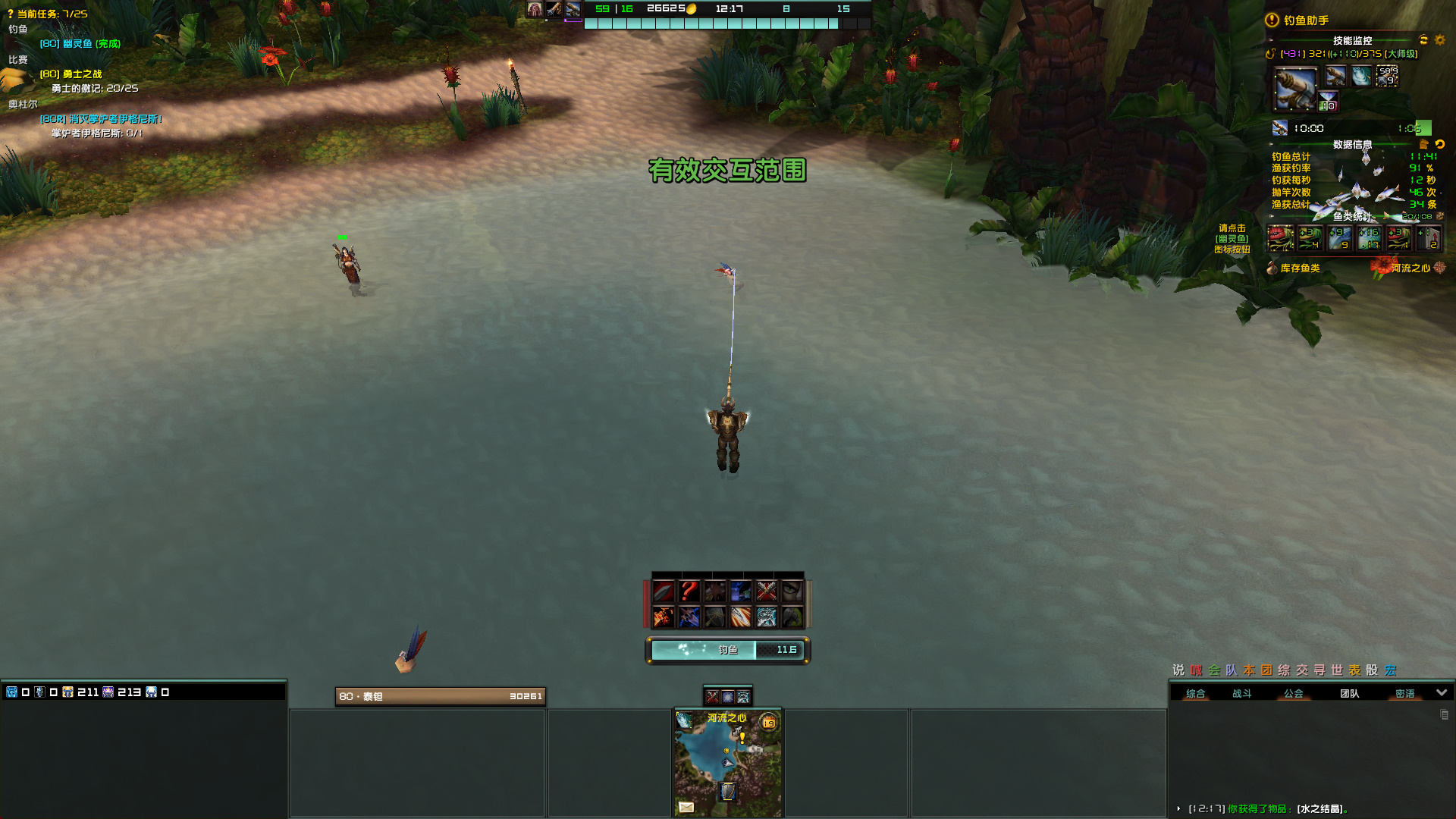Click the large fishing cast skill icon

pos(1295,89)
